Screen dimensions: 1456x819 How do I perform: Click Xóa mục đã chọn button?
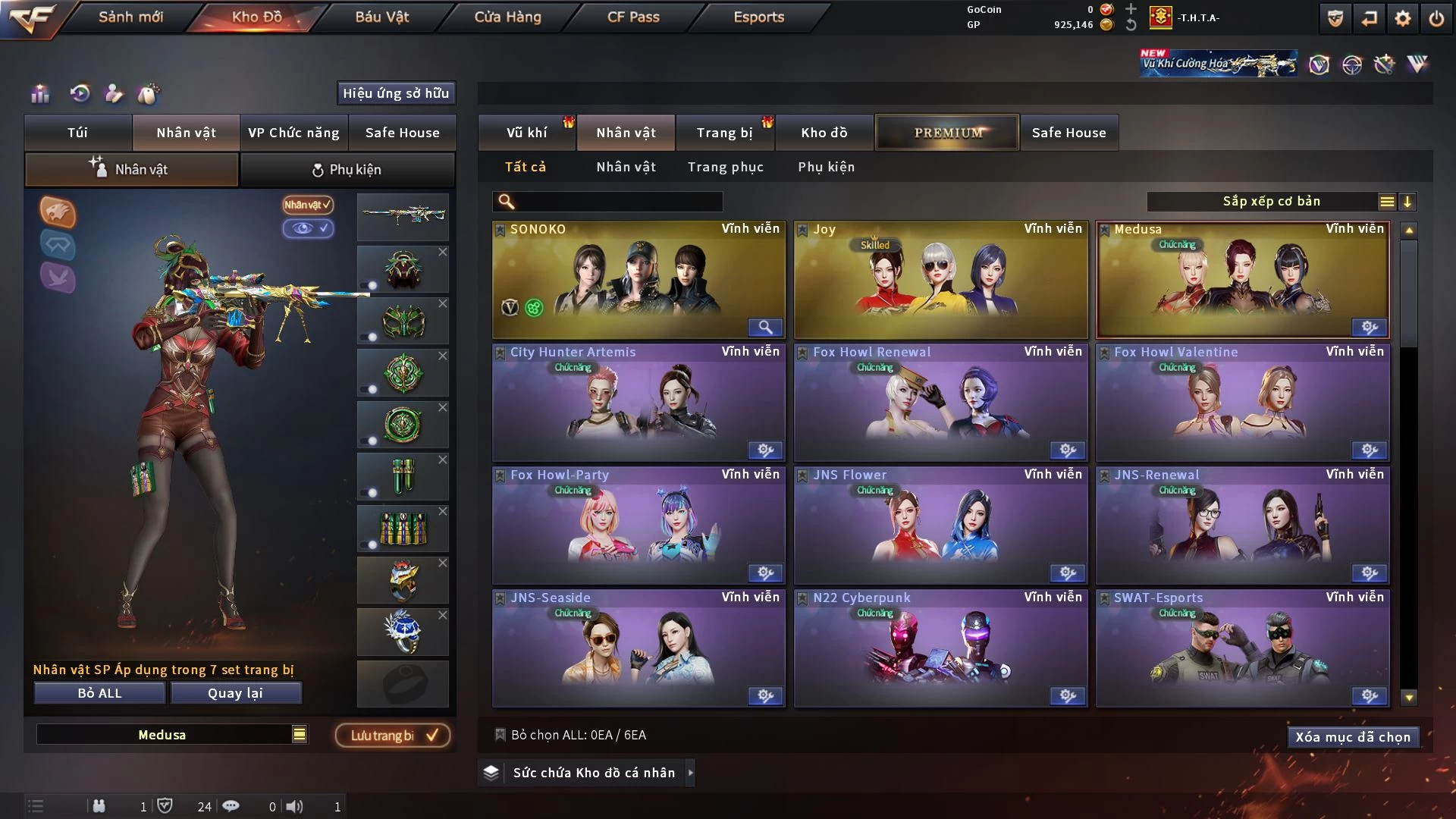tap(1352, 737)
